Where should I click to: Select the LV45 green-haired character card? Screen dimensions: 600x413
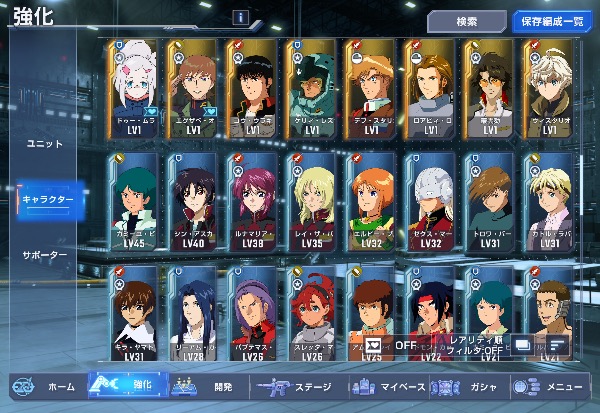coord(137,201)
